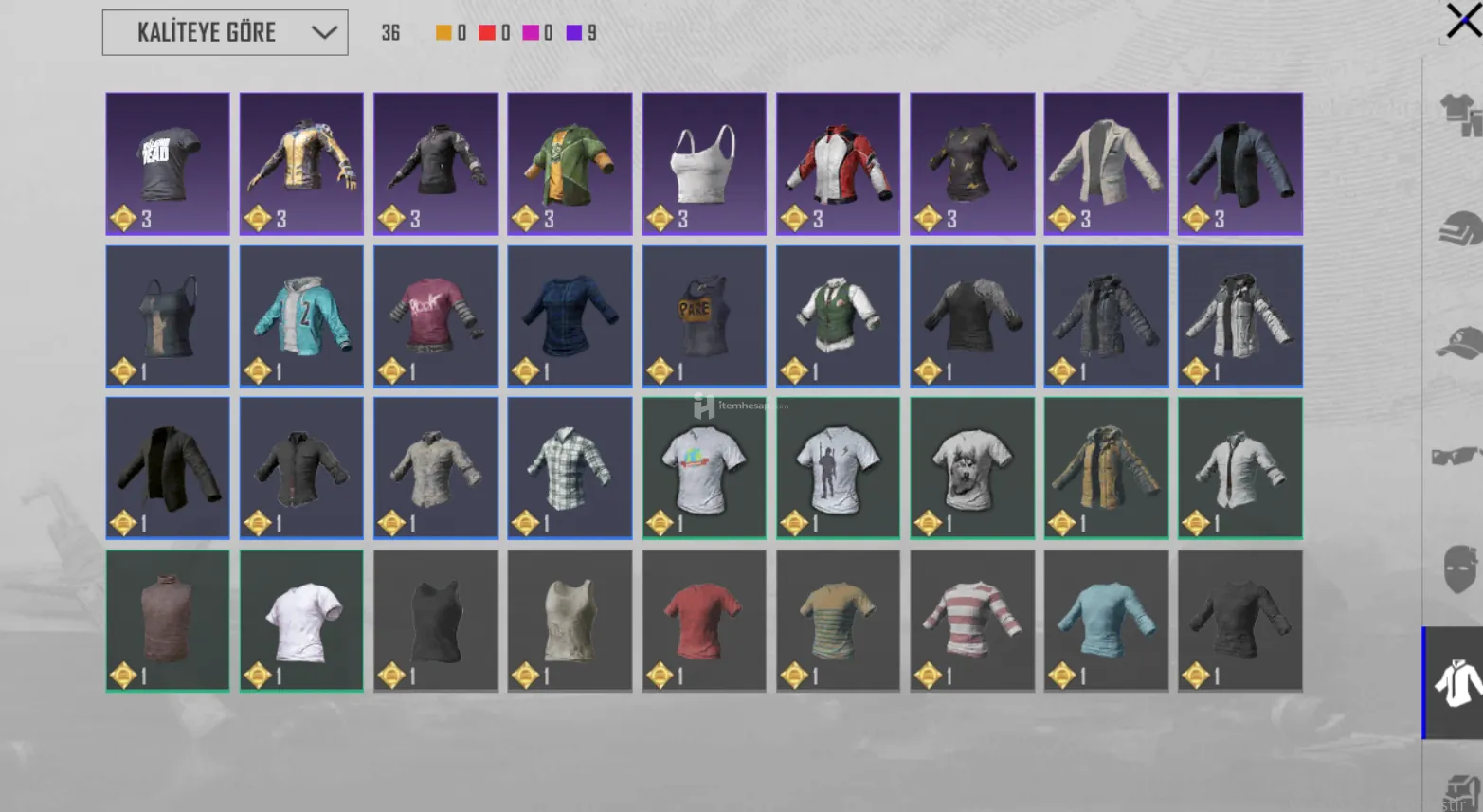This screenshot has width=1483, height=812.
Task: Open the 'Kaliteye Göre' sort dropdown
Action: [225, 32]
